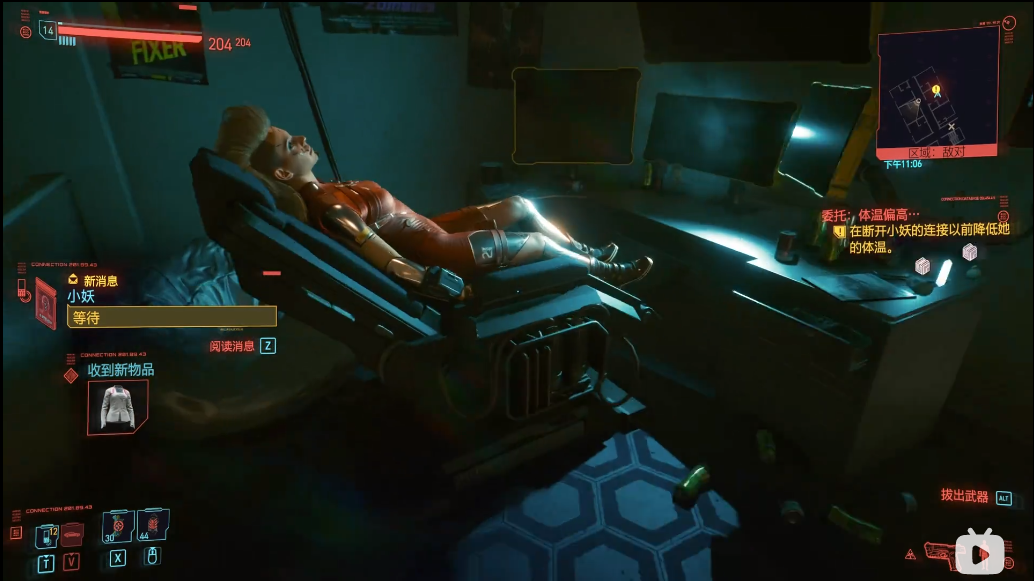Select the 等待 message preview box
Viewport: 1034px width, 581px height.
click(x=171, y=316)
